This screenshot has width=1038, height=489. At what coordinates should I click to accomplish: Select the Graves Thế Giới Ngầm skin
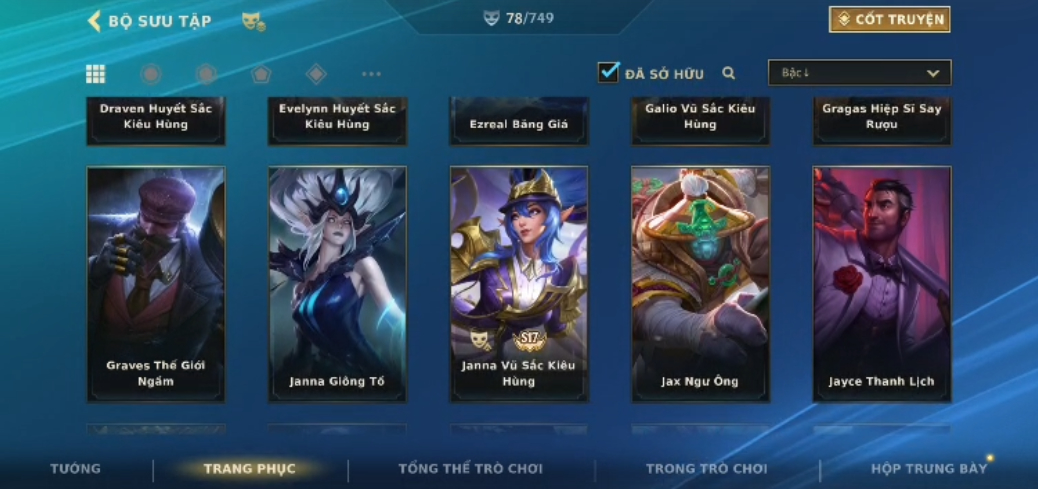point(156,284)
